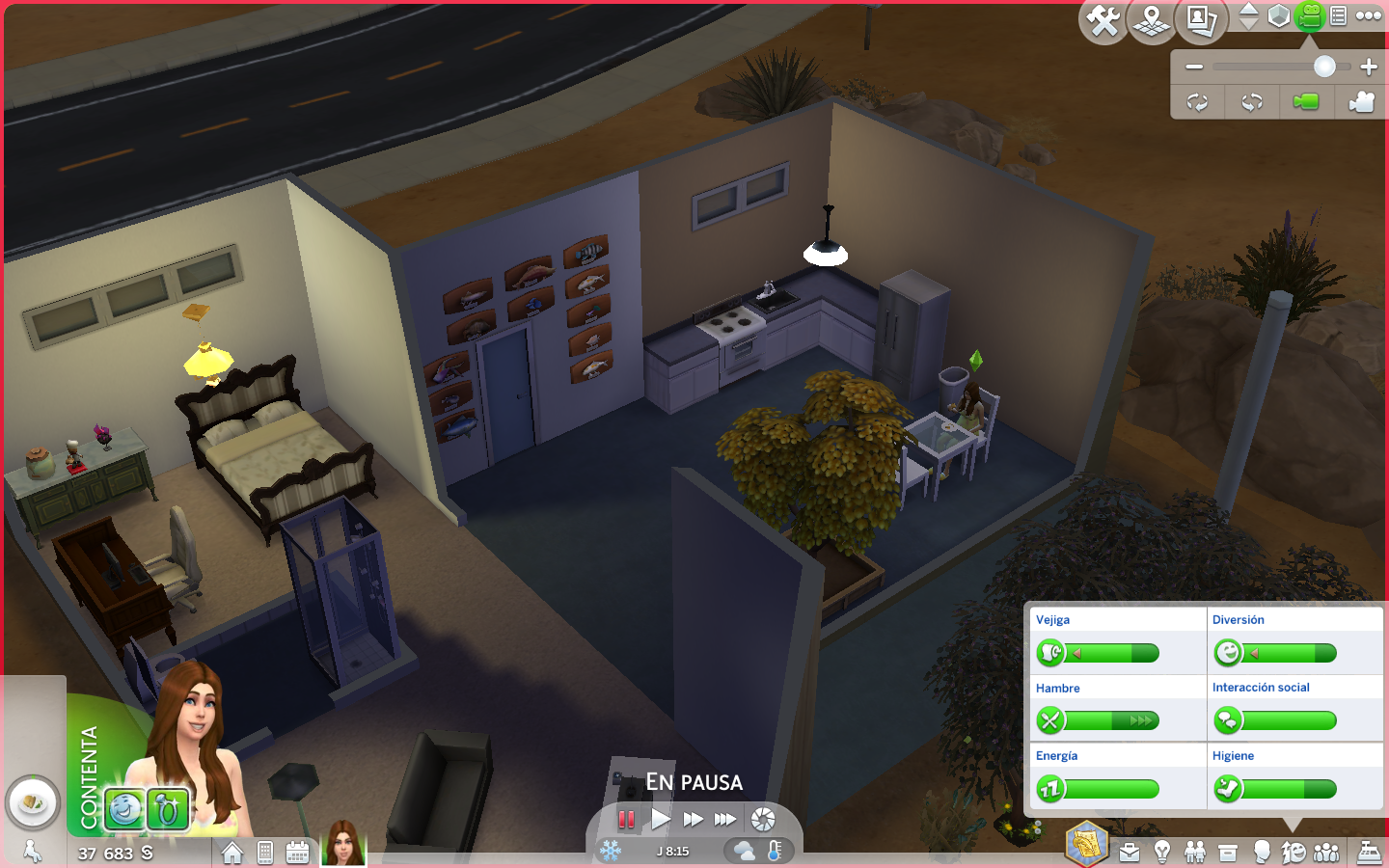Open the three-dots game options menu

tap(1369, 15)
